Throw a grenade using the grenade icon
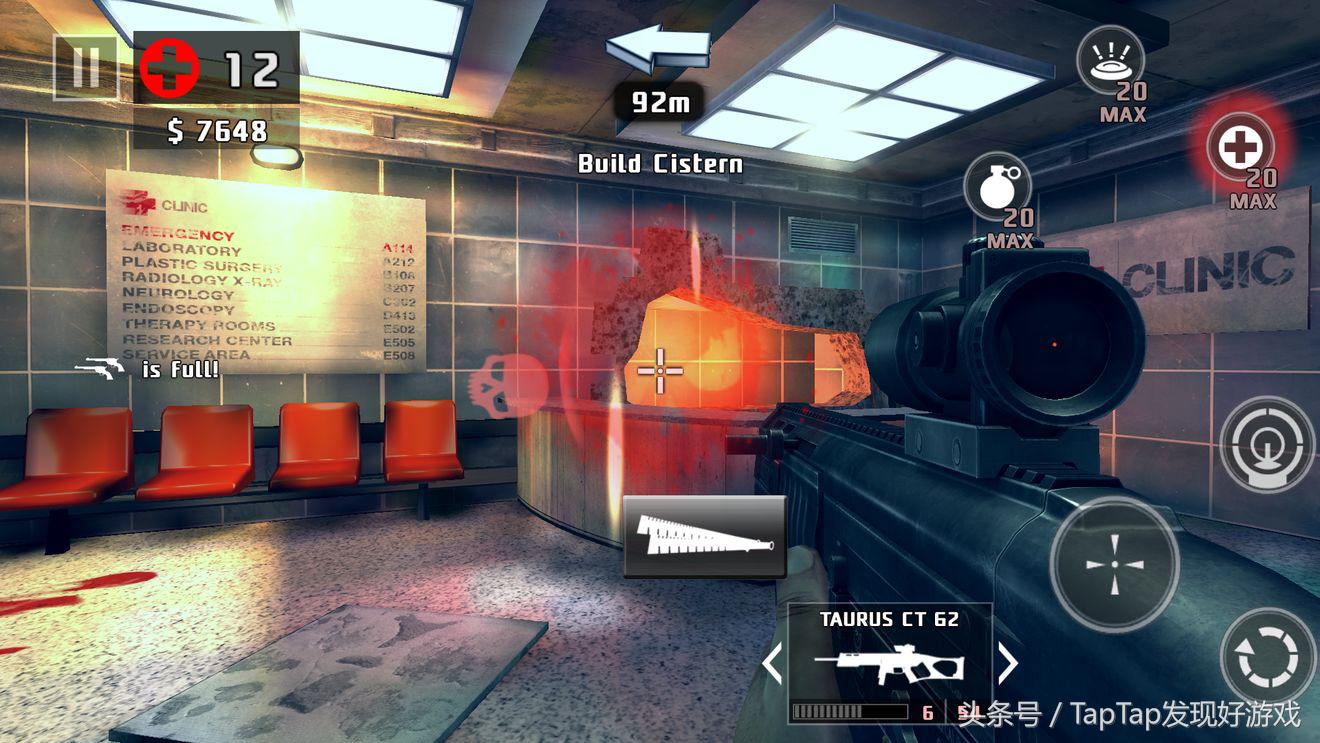The width and height of the screenshot is (1320, 743). (x=997, y=188)
